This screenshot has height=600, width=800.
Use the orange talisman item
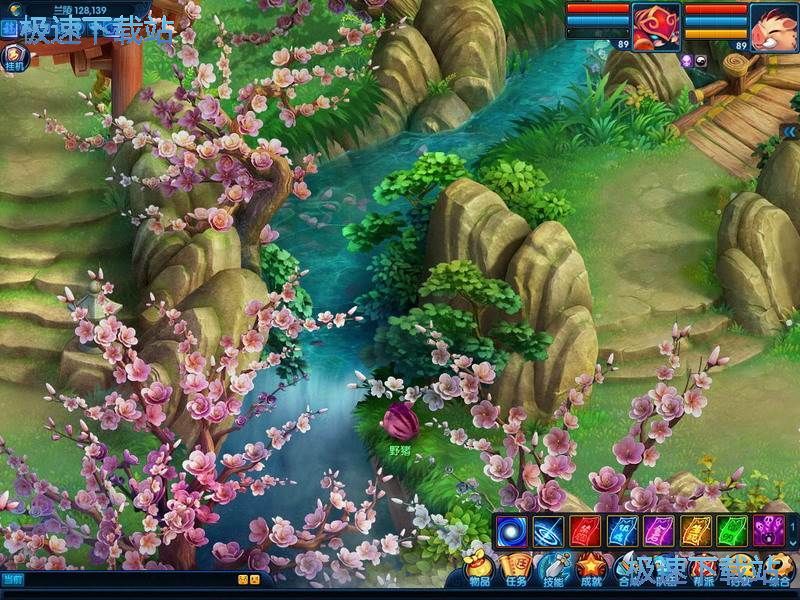pyautogui.click(x=695, y=530)
